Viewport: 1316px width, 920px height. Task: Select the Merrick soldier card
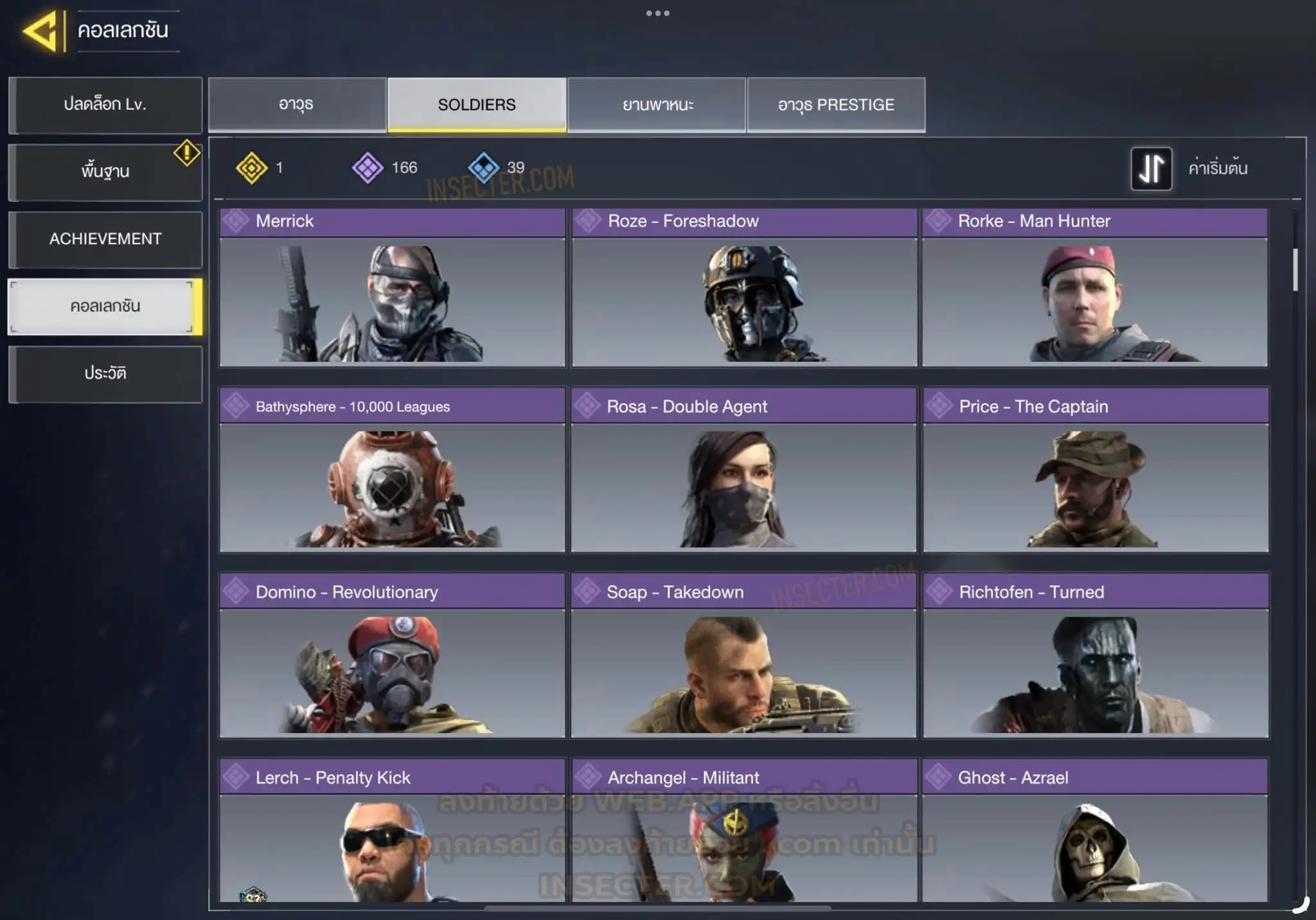pos(392,287)
